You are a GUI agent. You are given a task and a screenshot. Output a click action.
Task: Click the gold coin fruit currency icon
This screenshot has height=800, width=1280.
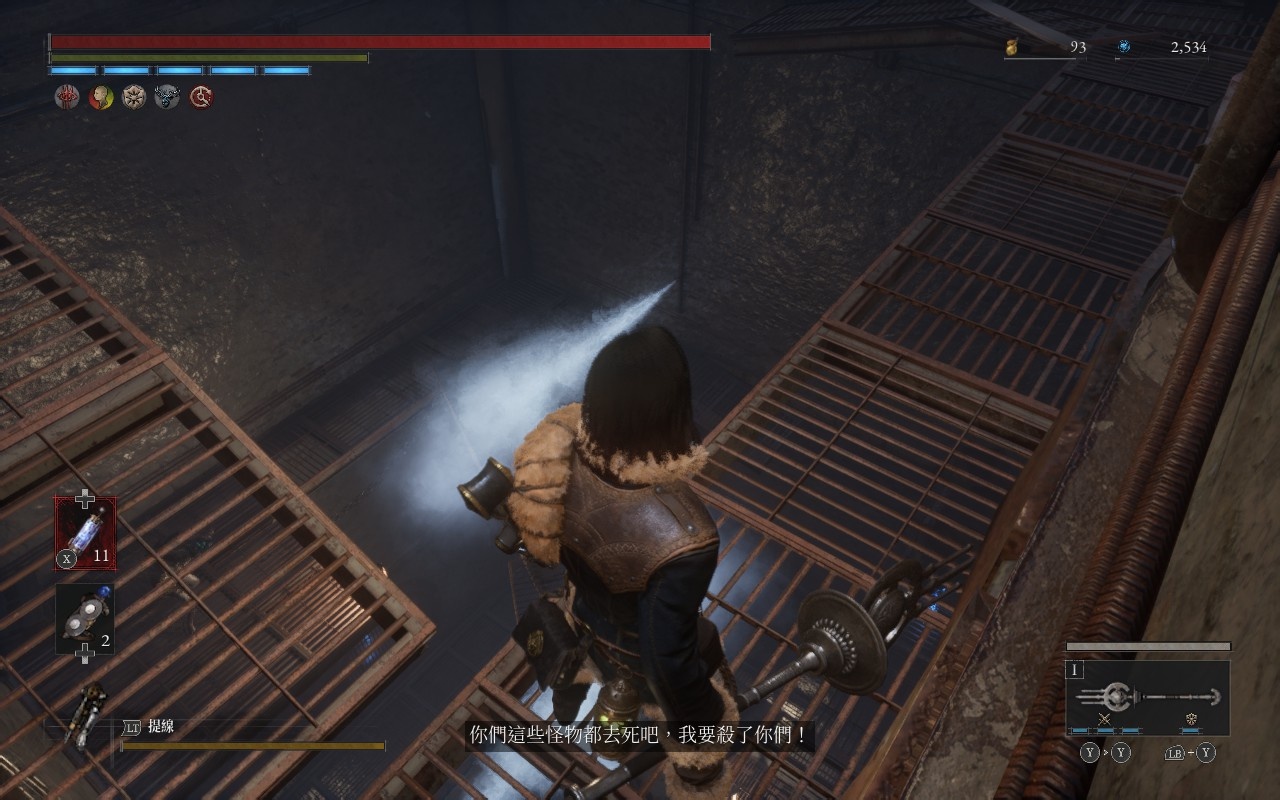tap(1012, 47)
